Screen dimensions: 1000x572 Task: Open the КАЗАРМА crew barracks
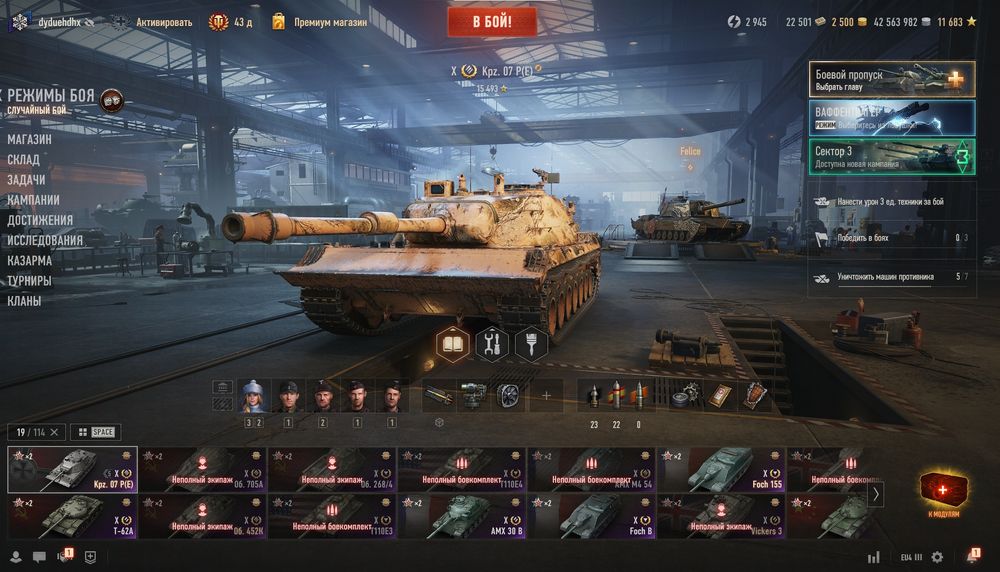[29, 260]
